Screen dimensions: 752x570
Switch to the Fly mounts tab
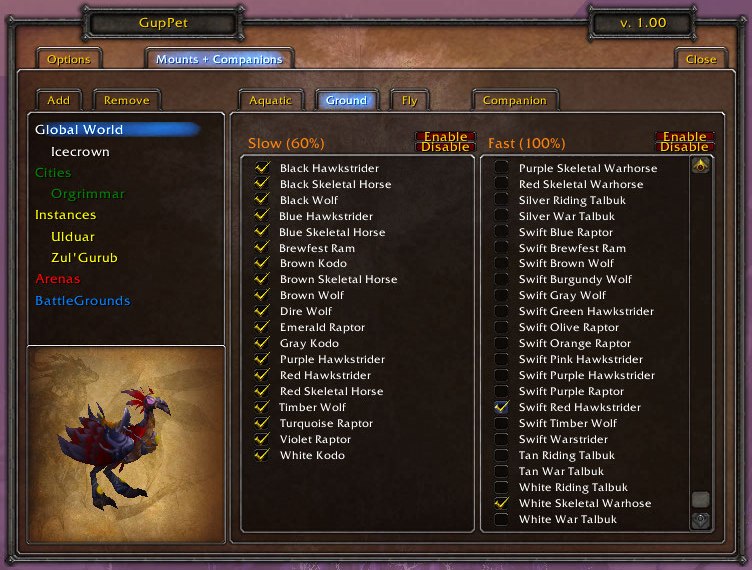tap(409, 100)
